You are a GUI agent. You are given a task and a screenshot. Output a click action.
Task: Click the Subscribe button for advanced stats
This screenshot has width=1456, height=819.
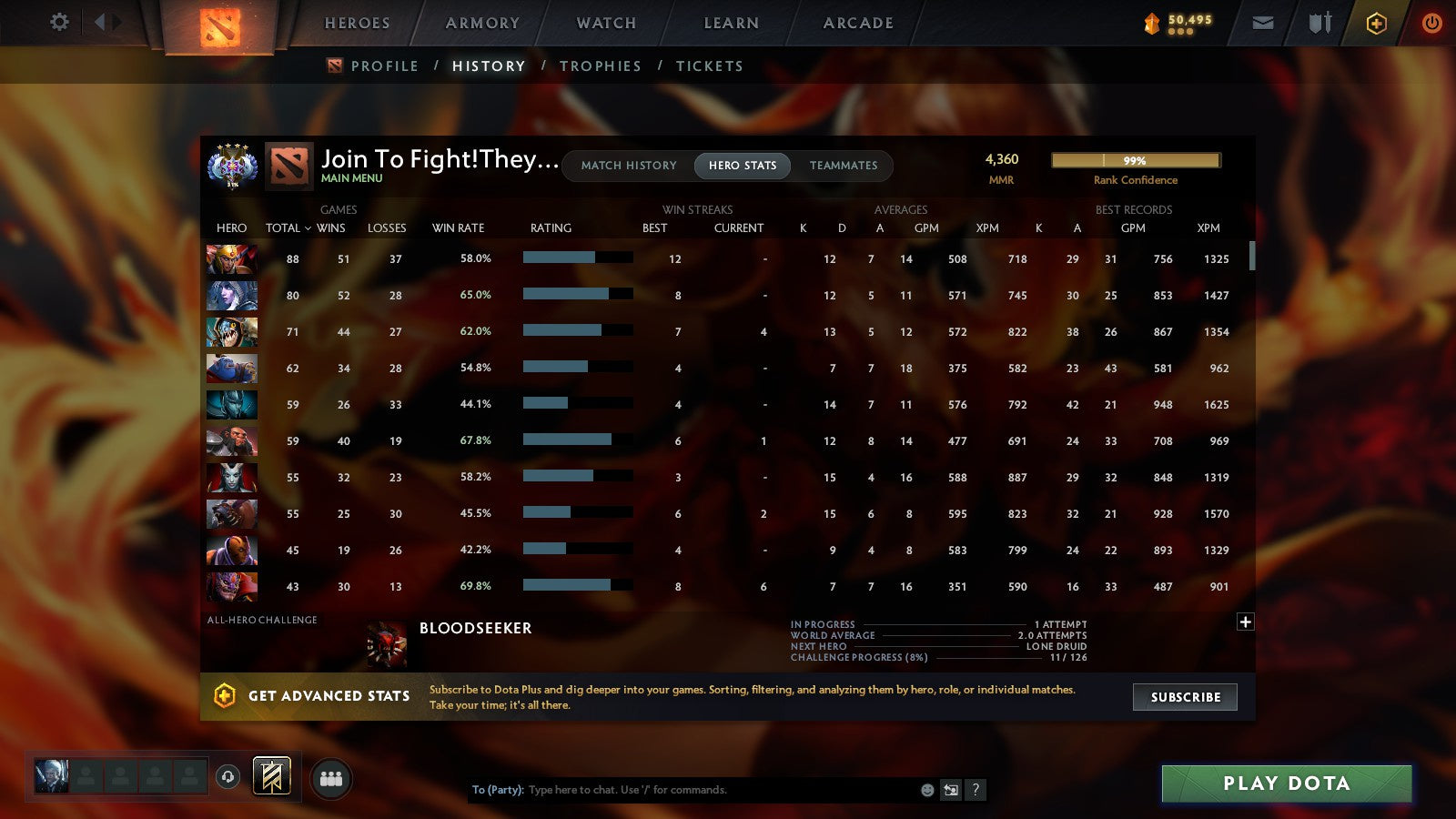(x=1185, y=697)
